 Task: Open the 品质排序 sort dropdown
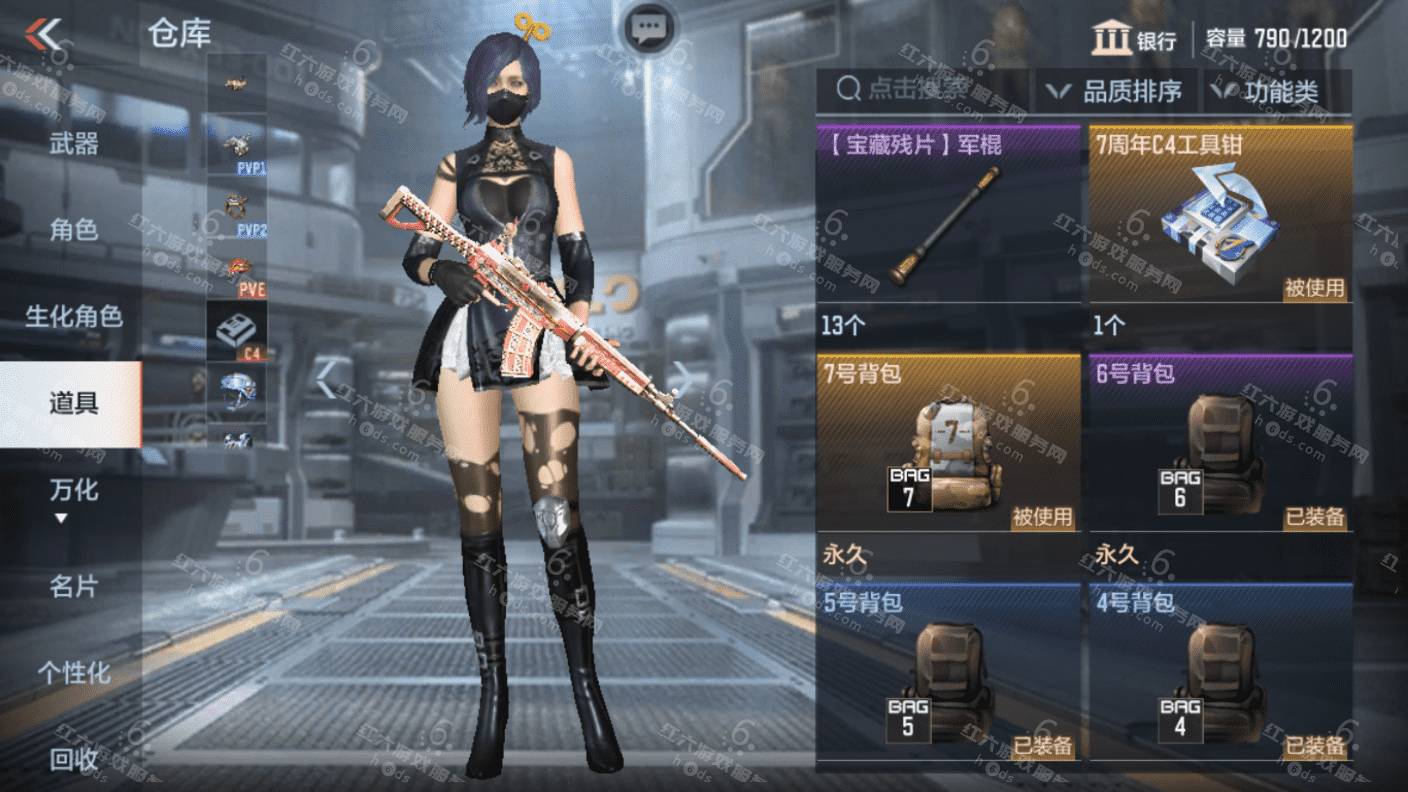[1115, 92]
